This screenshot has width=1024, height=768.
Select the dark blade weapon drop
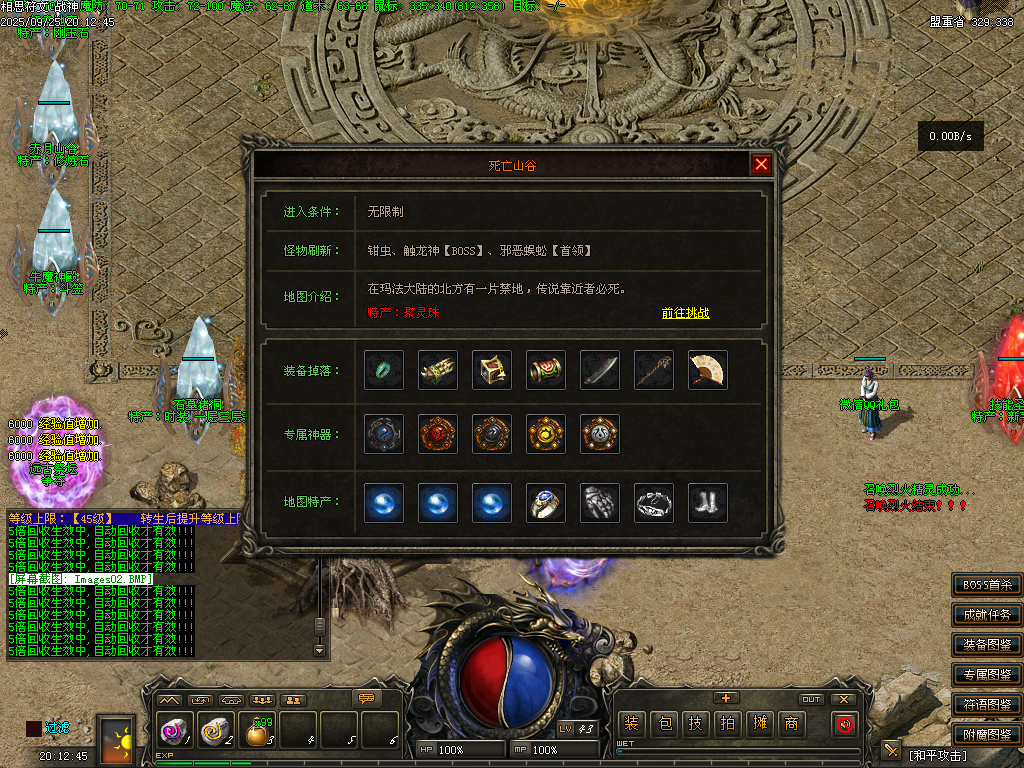pos(600,370)
